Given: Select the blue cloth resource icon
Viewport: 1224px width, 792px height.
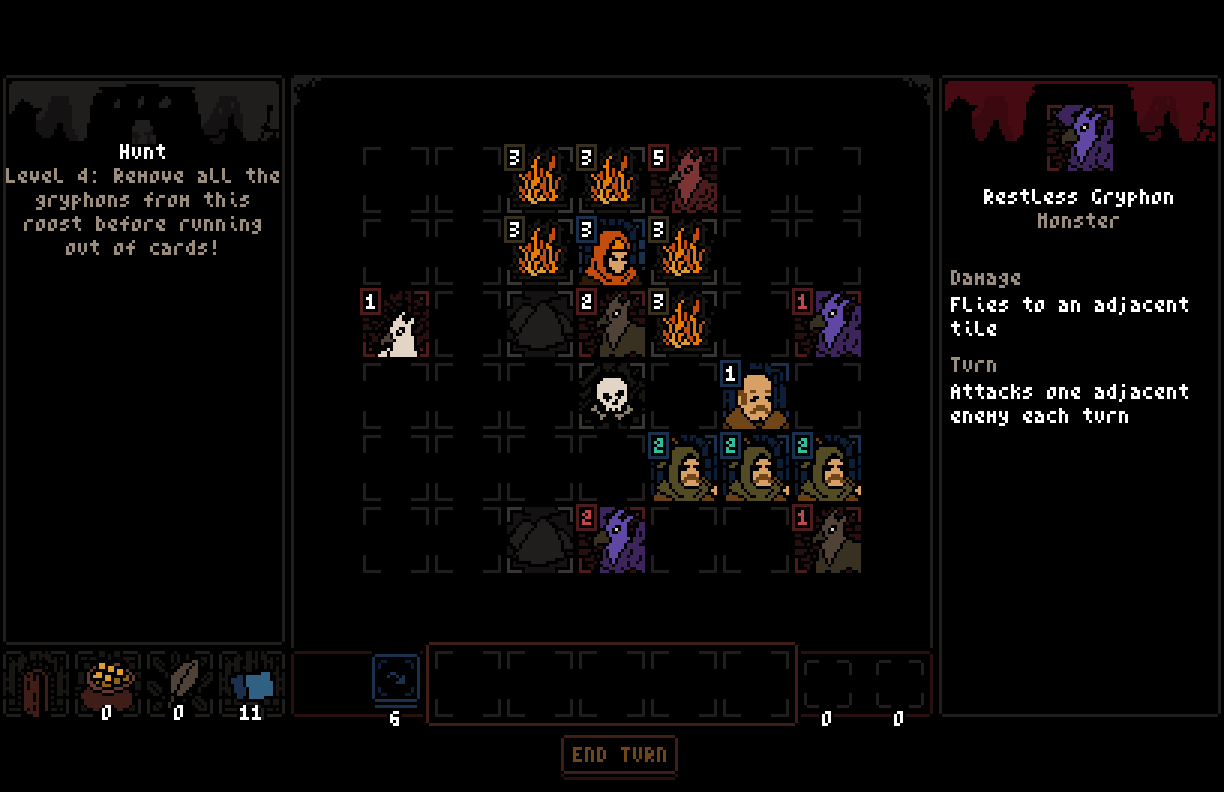Looking at the screenshot, I should [251, 684].
